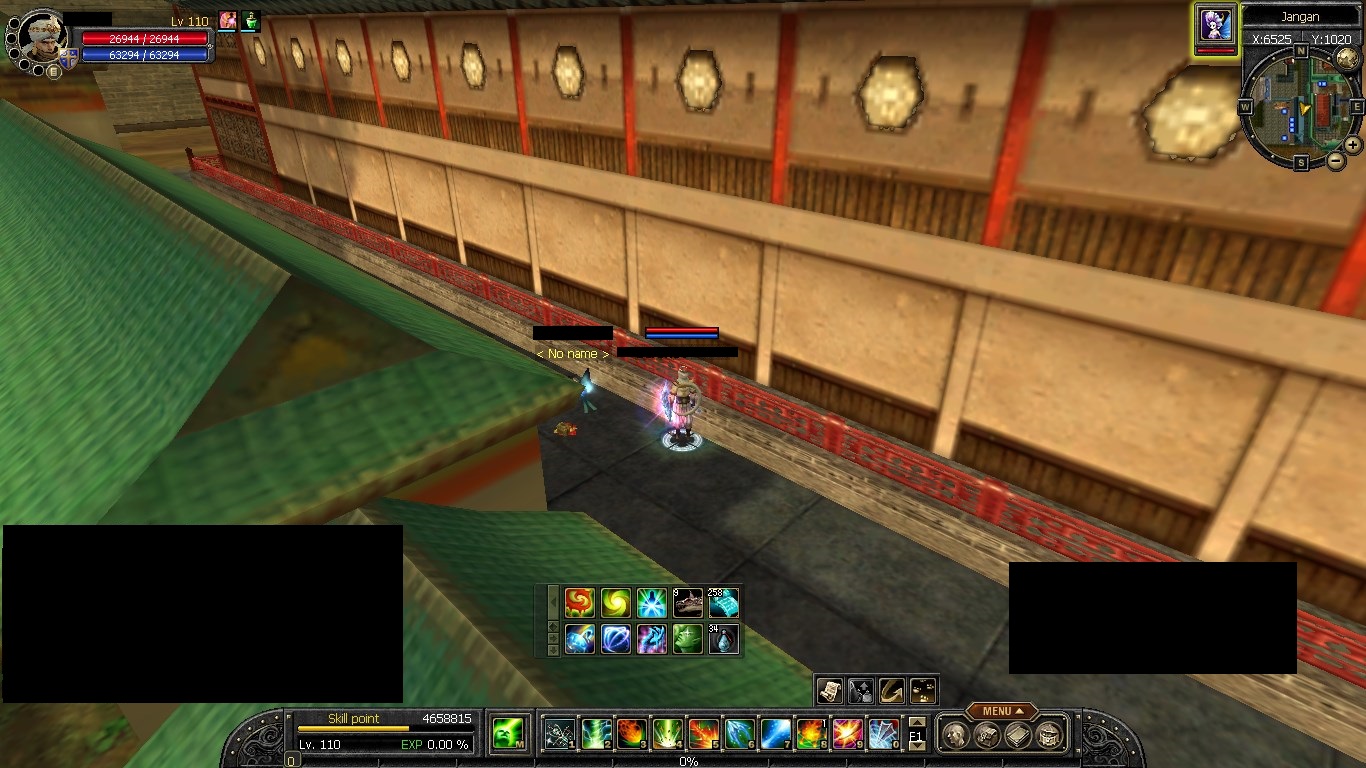Screen dimensions: 1366x768
Task: Select the fairy pet portrait
Action: (1215, 24)
